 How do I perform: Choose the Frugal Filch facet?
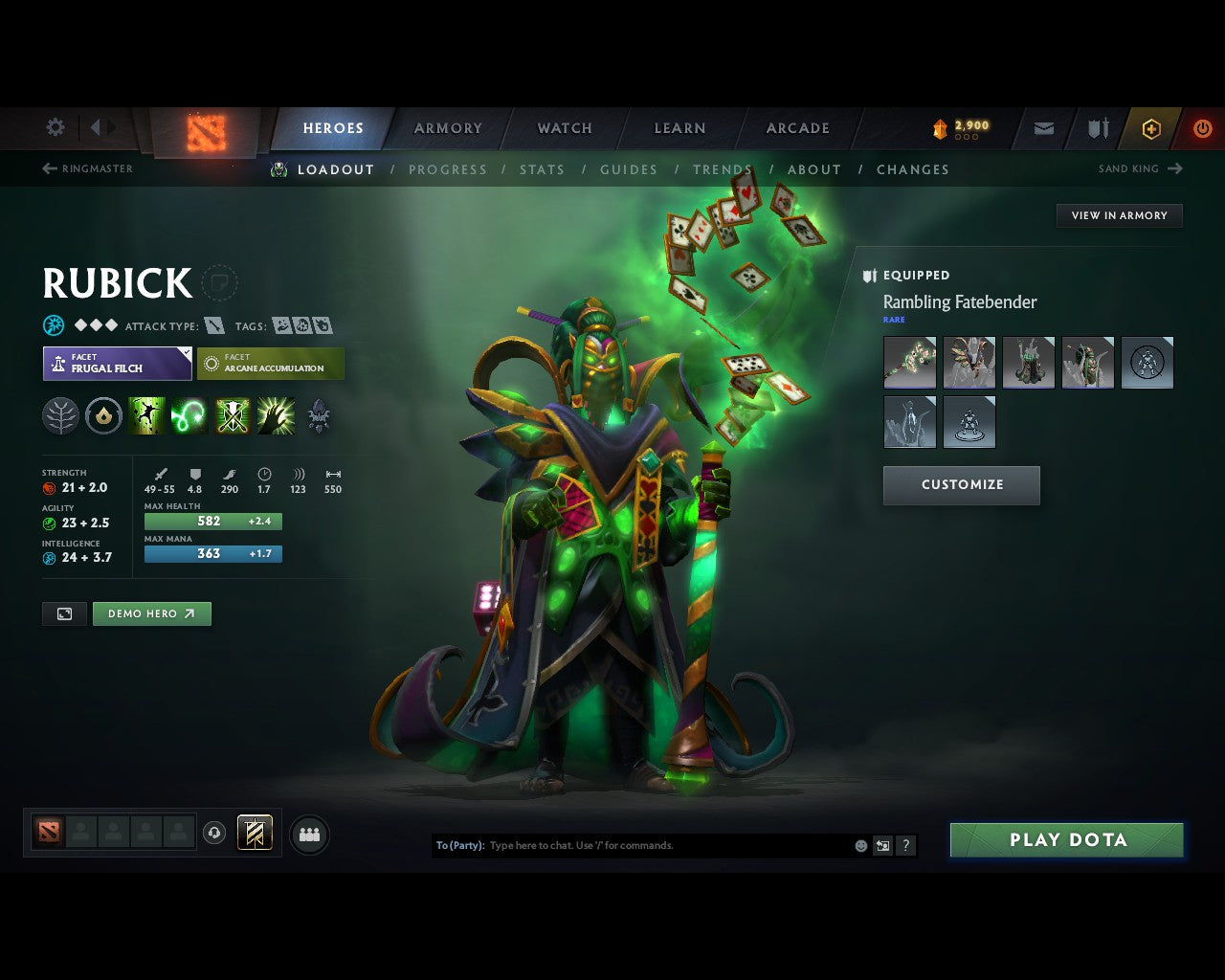click(x=117, y=364)
